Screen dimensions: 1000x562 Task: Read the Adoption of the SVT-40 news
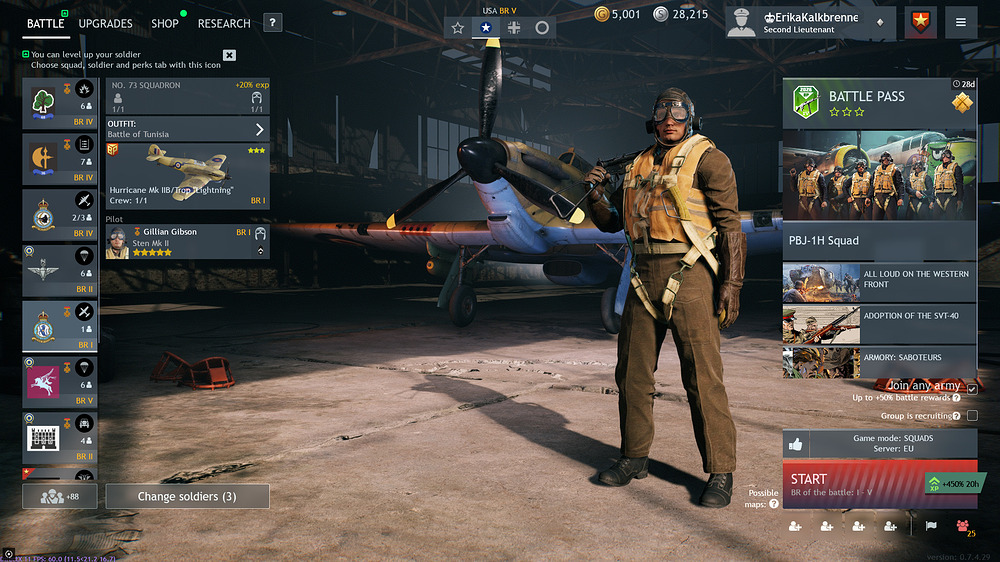pos(879,323)
